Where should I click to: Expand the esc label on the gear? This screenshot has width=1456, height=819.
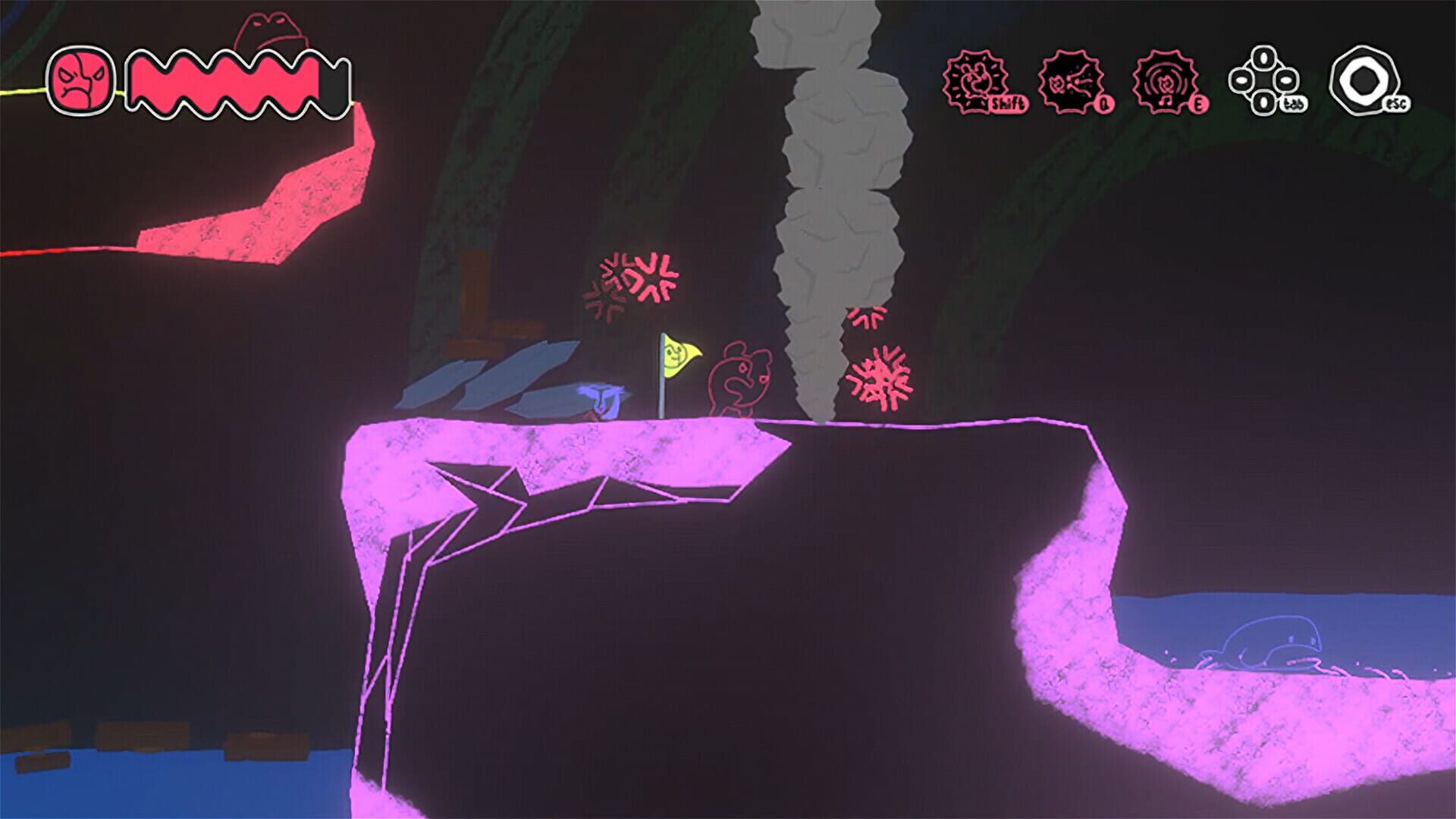pyautogui.click(x=1396, y=104)
